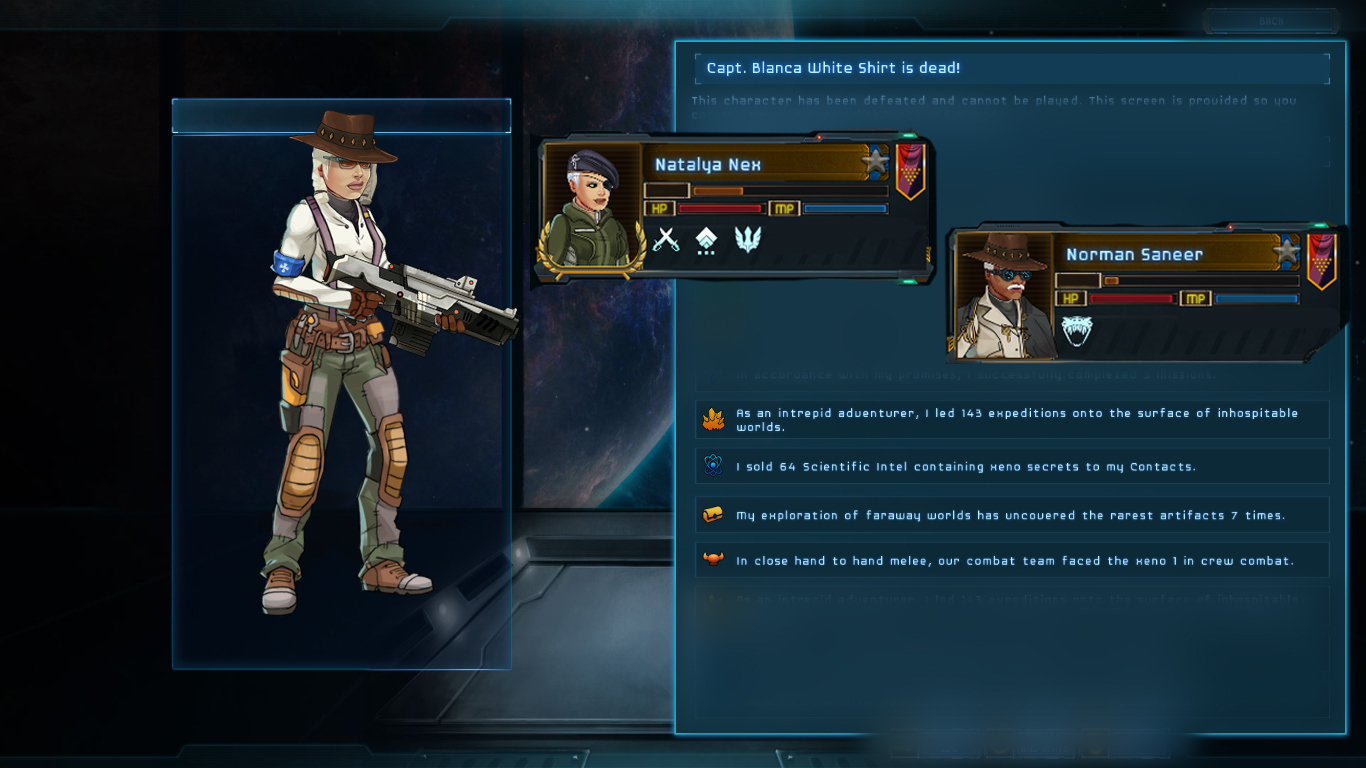Click the faction banner on Natalya Nex's card
The height and width of the screenshot is (768, 1366).
click(x=909, y=170)
